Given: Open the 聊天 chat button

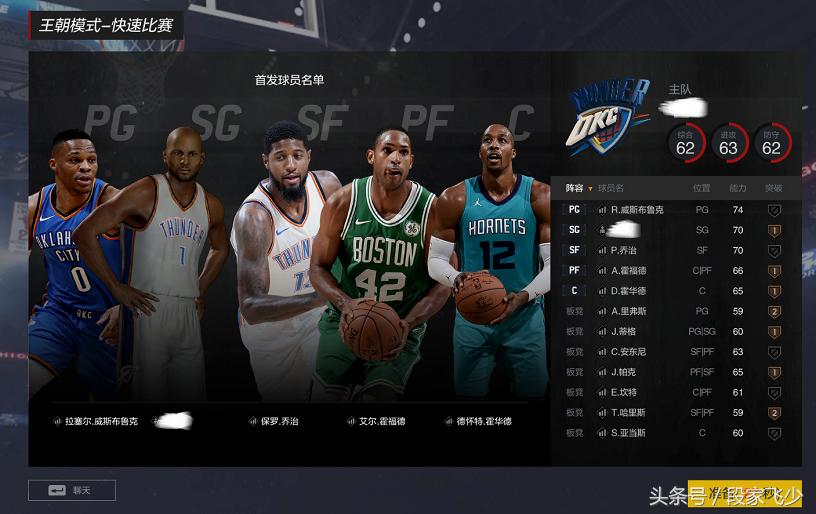Looking at the screenshot, I should coord(72,490).
